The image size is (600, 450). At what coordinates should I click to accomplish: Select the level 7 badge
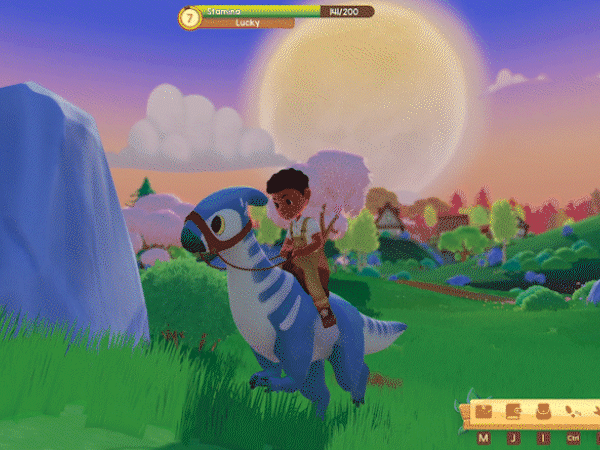coord(188,17)
